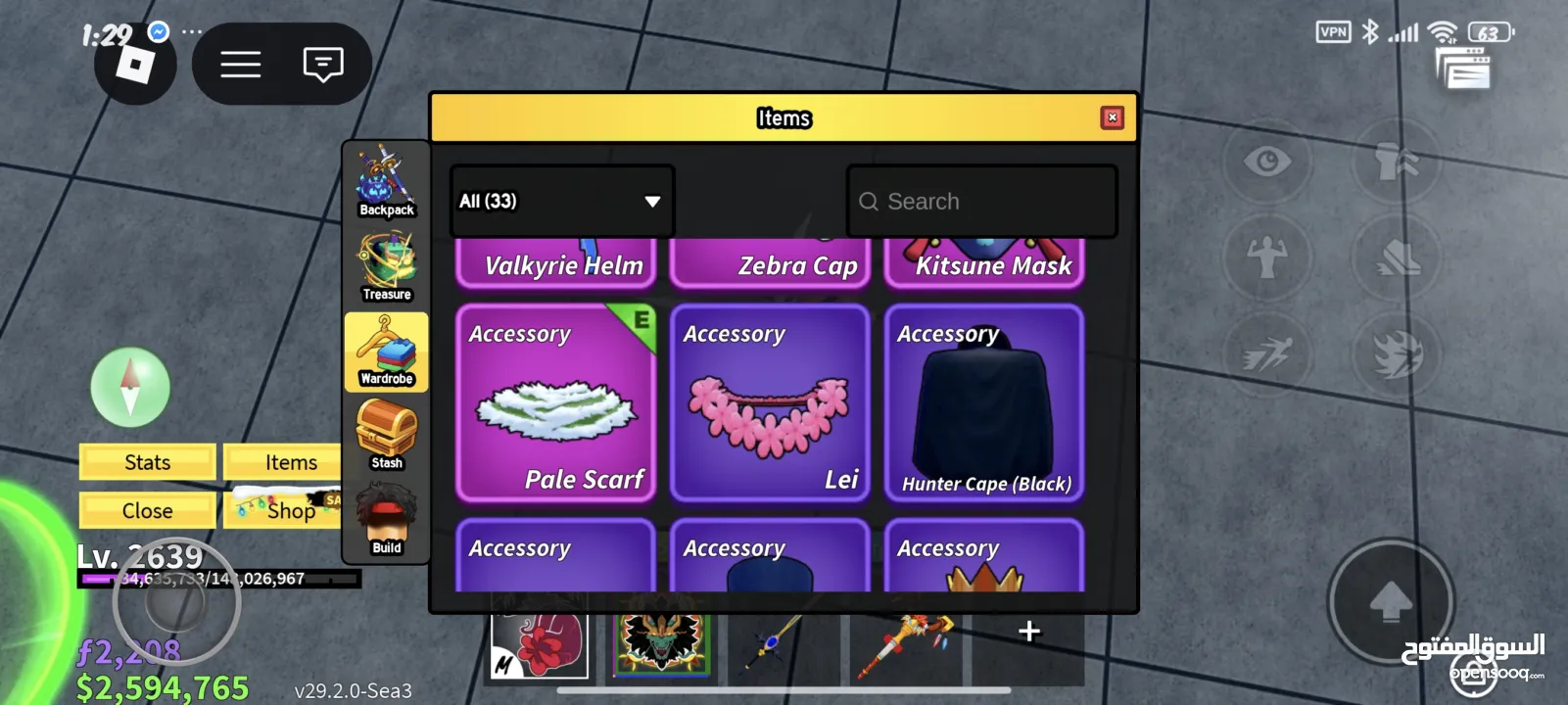
Task: Open the Treasure tab
Action: coord(386,266)
